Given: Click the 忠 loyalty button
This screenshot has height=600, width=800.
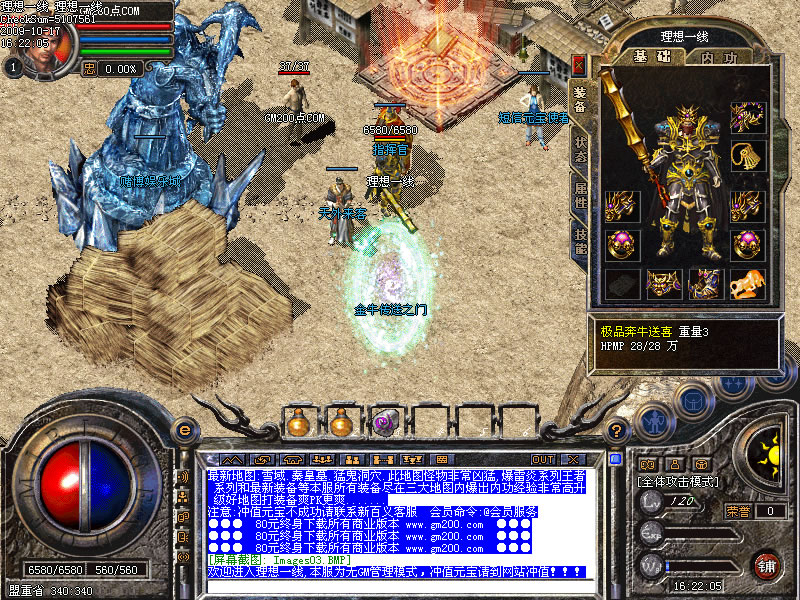Looking at the screenshot, I should tap(88, 68).
